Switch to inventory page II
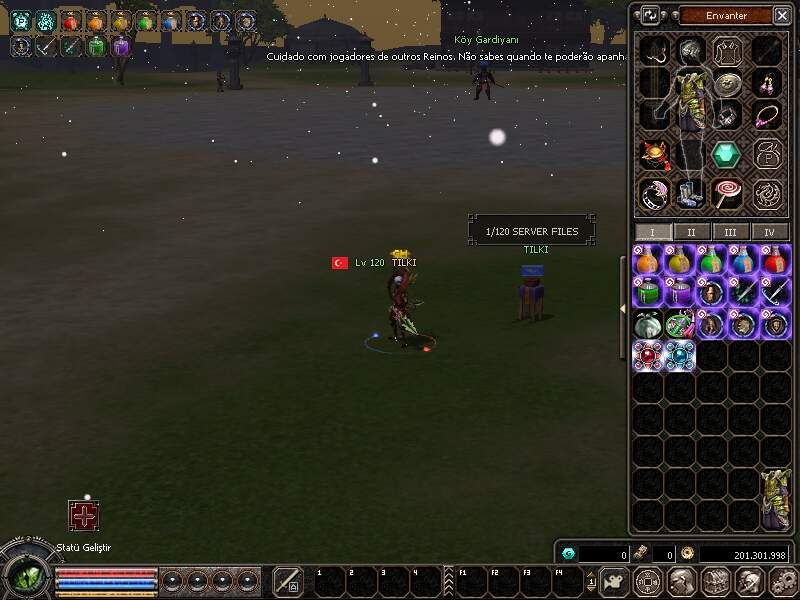The width and height of the screenshot is (800, 600). (x=692, y=232)
